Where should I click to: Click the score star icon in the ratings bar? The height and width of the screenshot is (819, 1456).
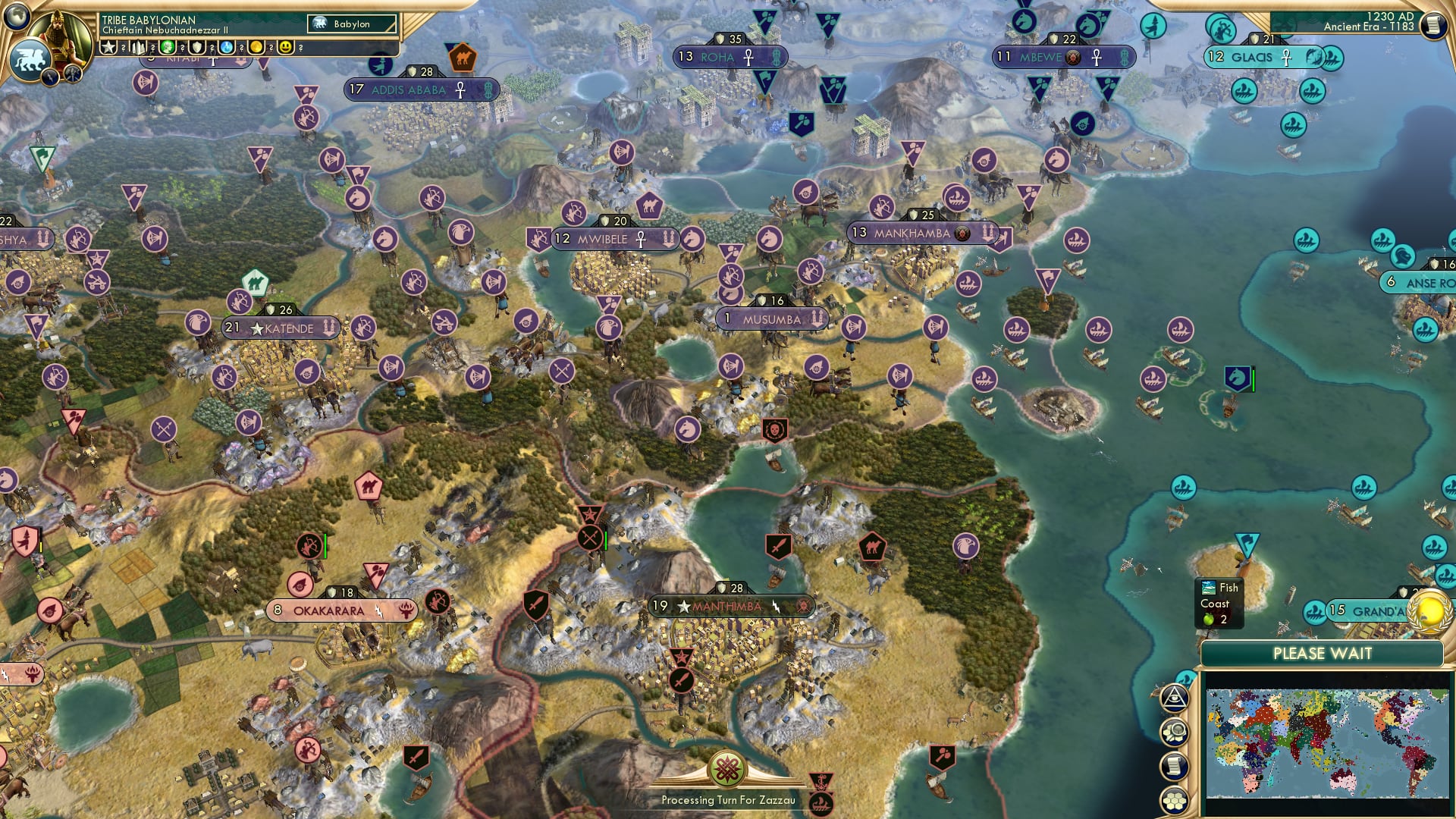coord(109,46)
